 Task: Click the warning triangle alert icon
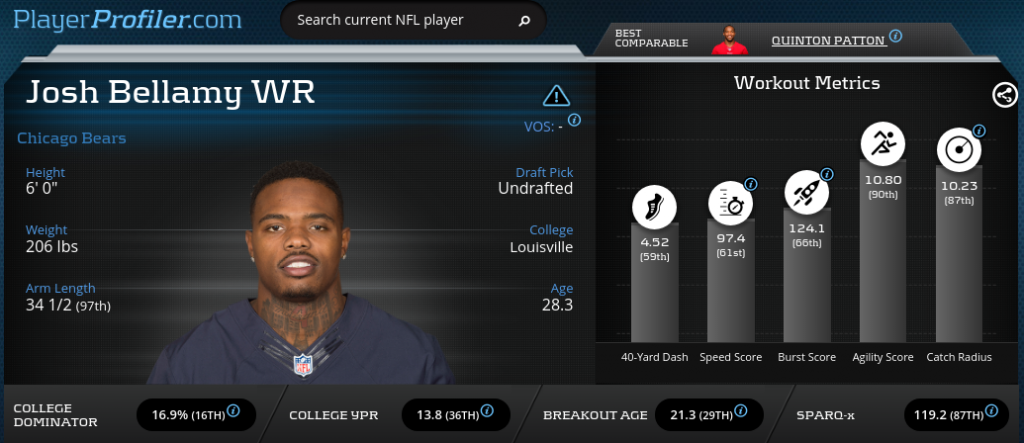(x=556, y=96)
